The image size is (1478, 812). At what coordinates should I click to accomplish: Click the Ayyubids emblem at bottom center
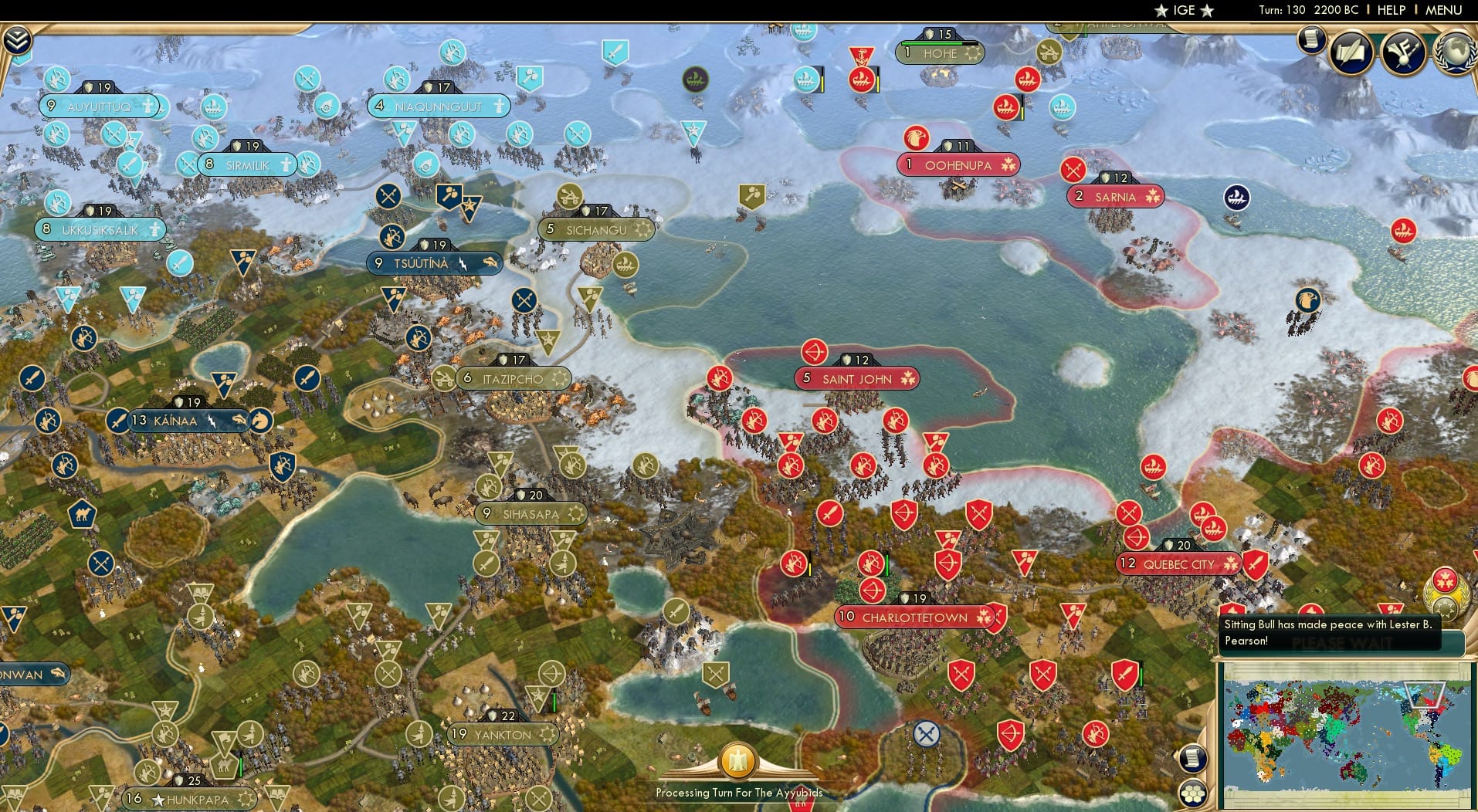[x=738, y=762]
